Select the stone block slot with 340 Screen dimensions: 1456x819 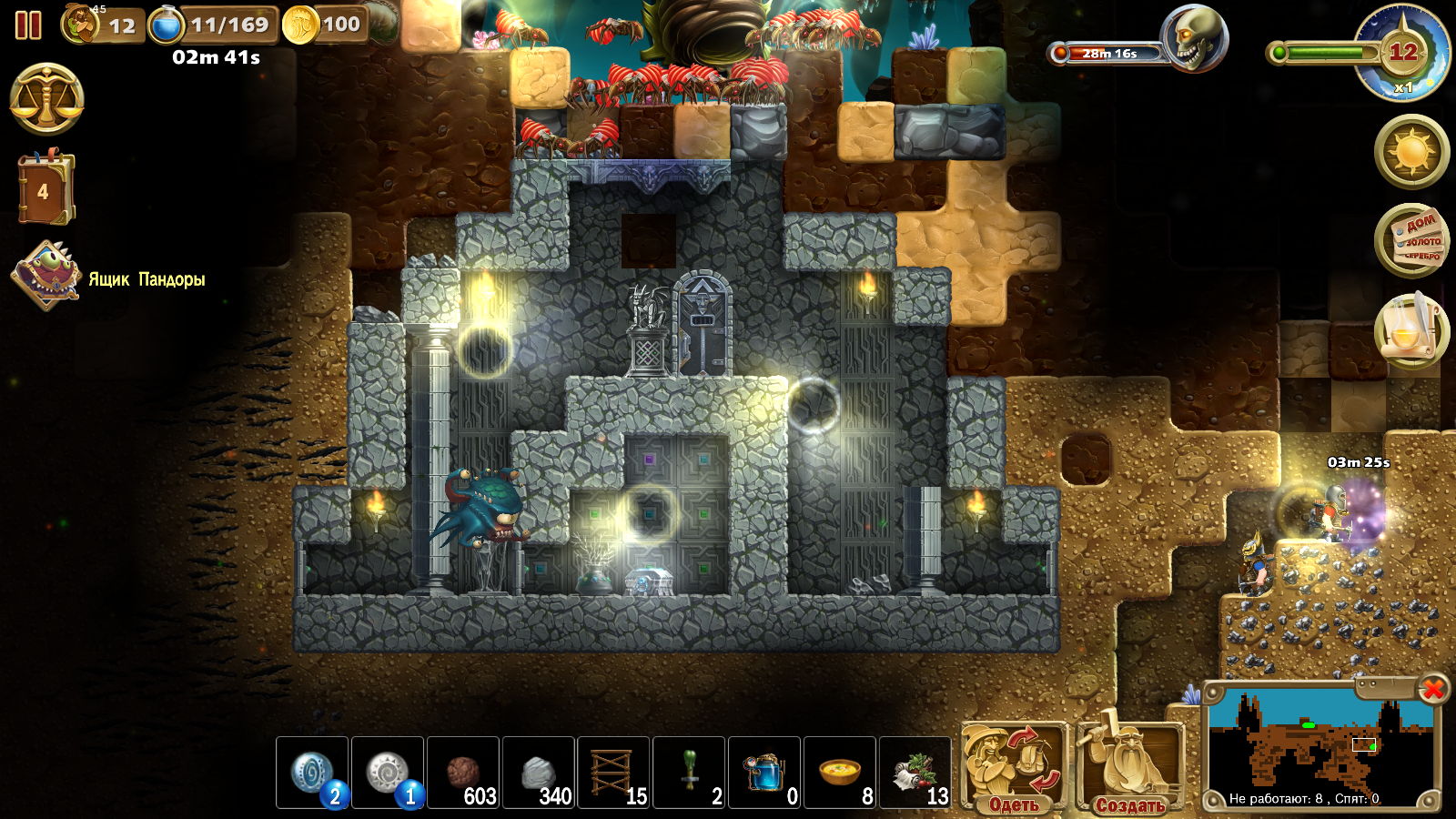539,773
